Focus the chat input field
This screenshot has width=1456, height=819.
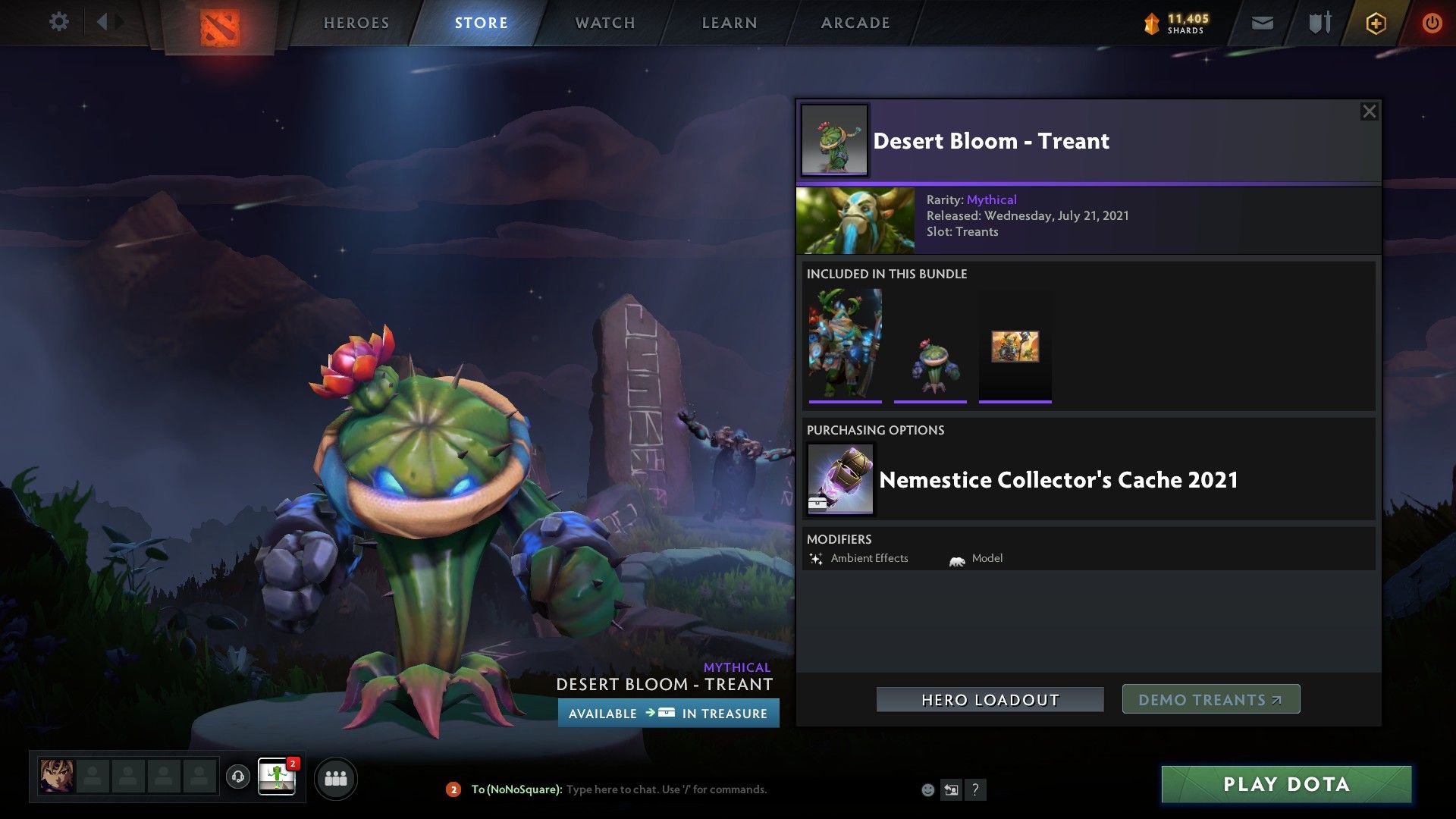click(x=666, y=789)
